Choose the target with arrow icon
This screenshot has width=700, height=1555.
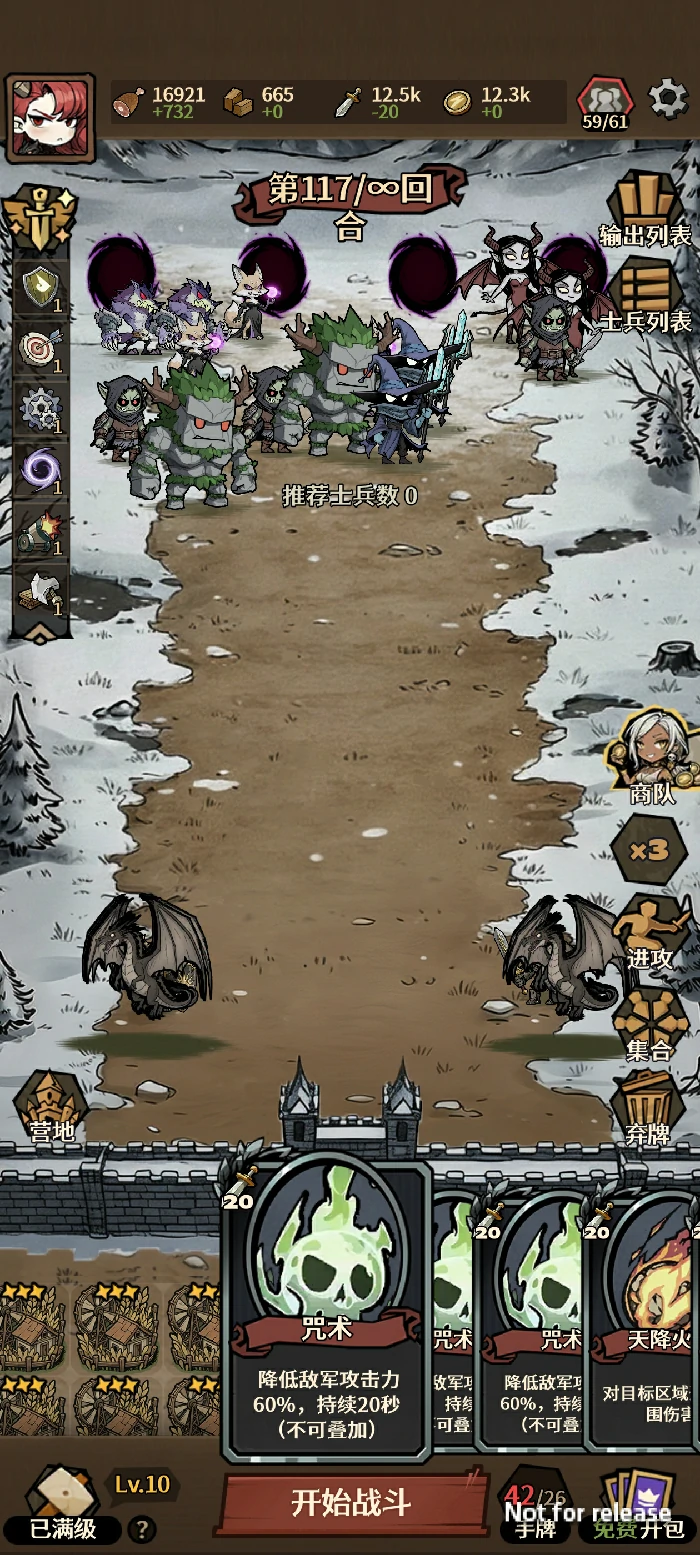tap(40, 348)
